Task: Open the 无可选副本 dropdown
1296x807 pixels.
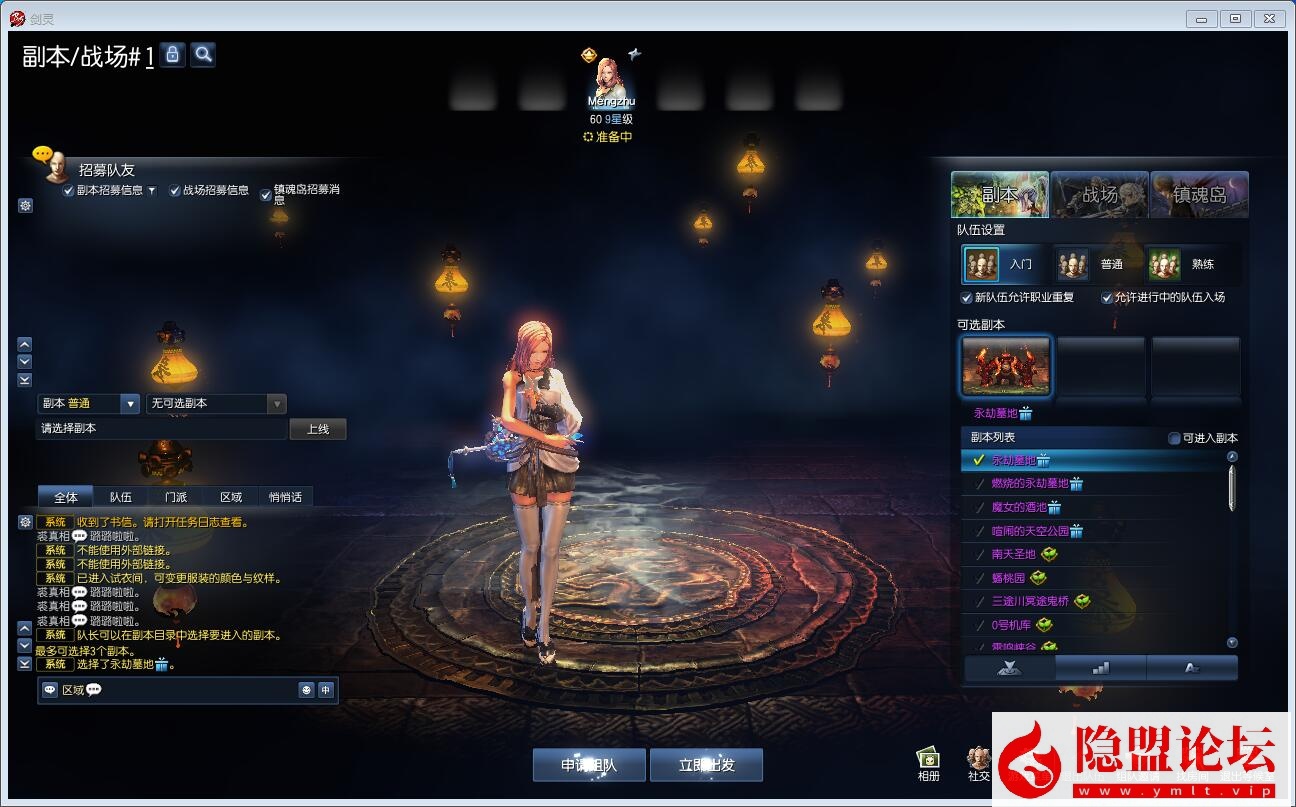Action: [x=216, y=404]
